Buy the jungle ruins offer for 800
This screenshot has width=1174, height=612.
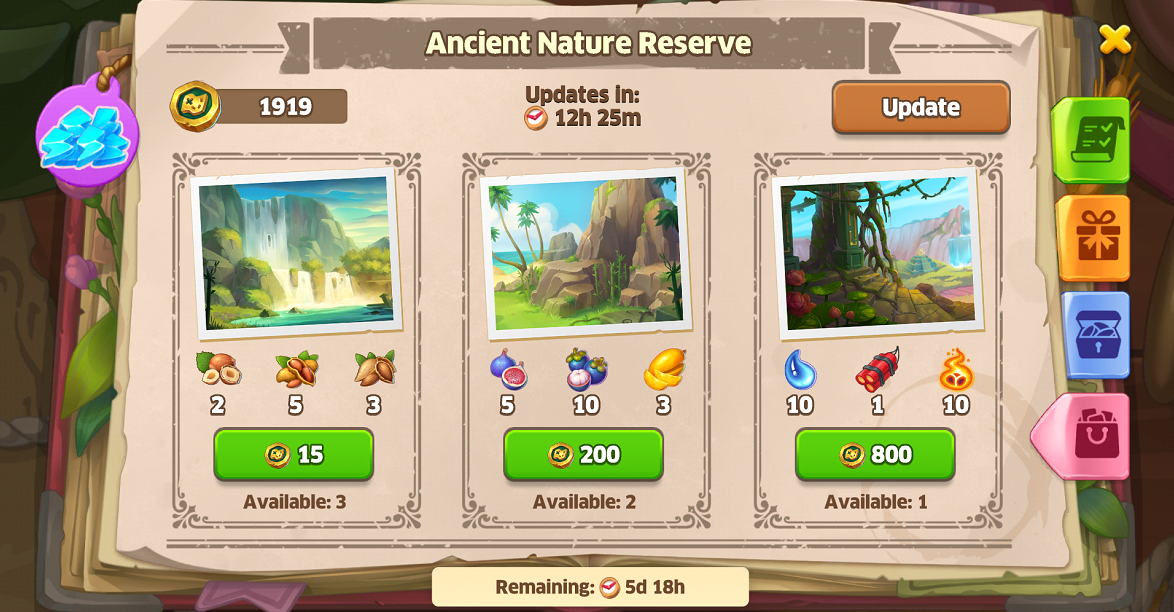pos(875,454)
